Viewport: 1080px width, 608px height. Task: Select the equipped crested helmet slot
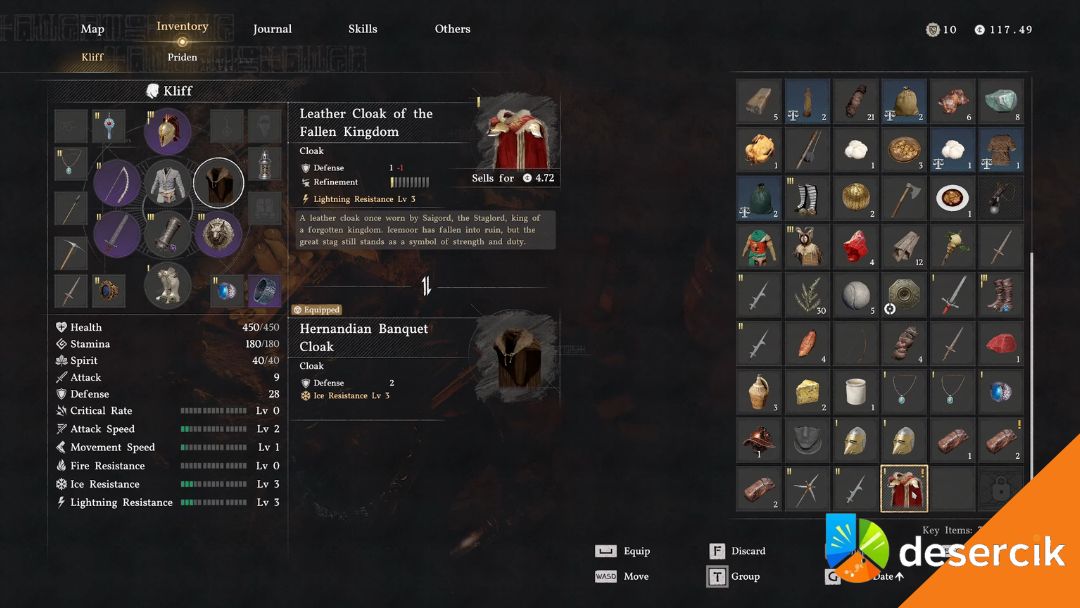click(167, 131)
